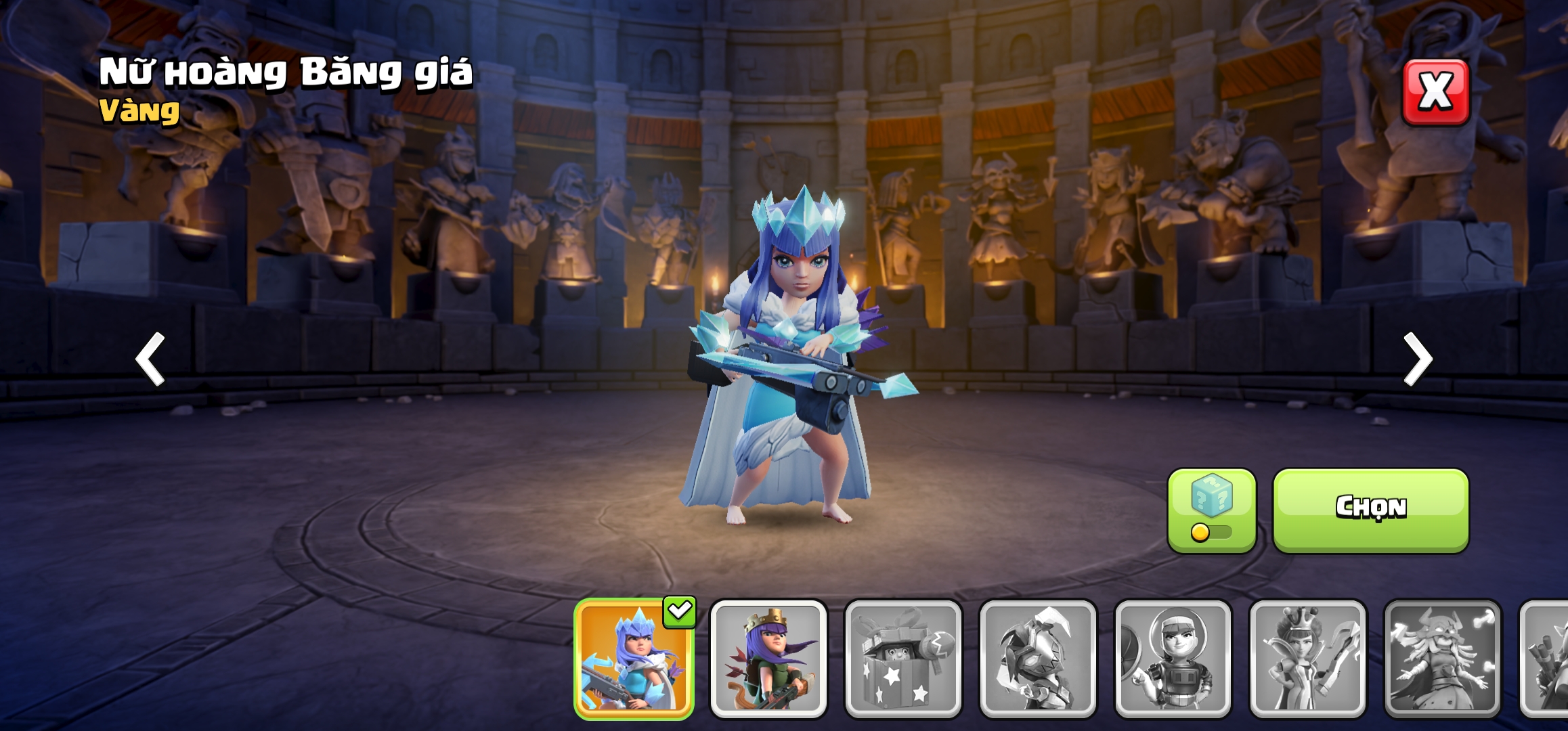Select the Ice Queen skin thumbnail
This screenshot has height=731, width=1568.
634,658
